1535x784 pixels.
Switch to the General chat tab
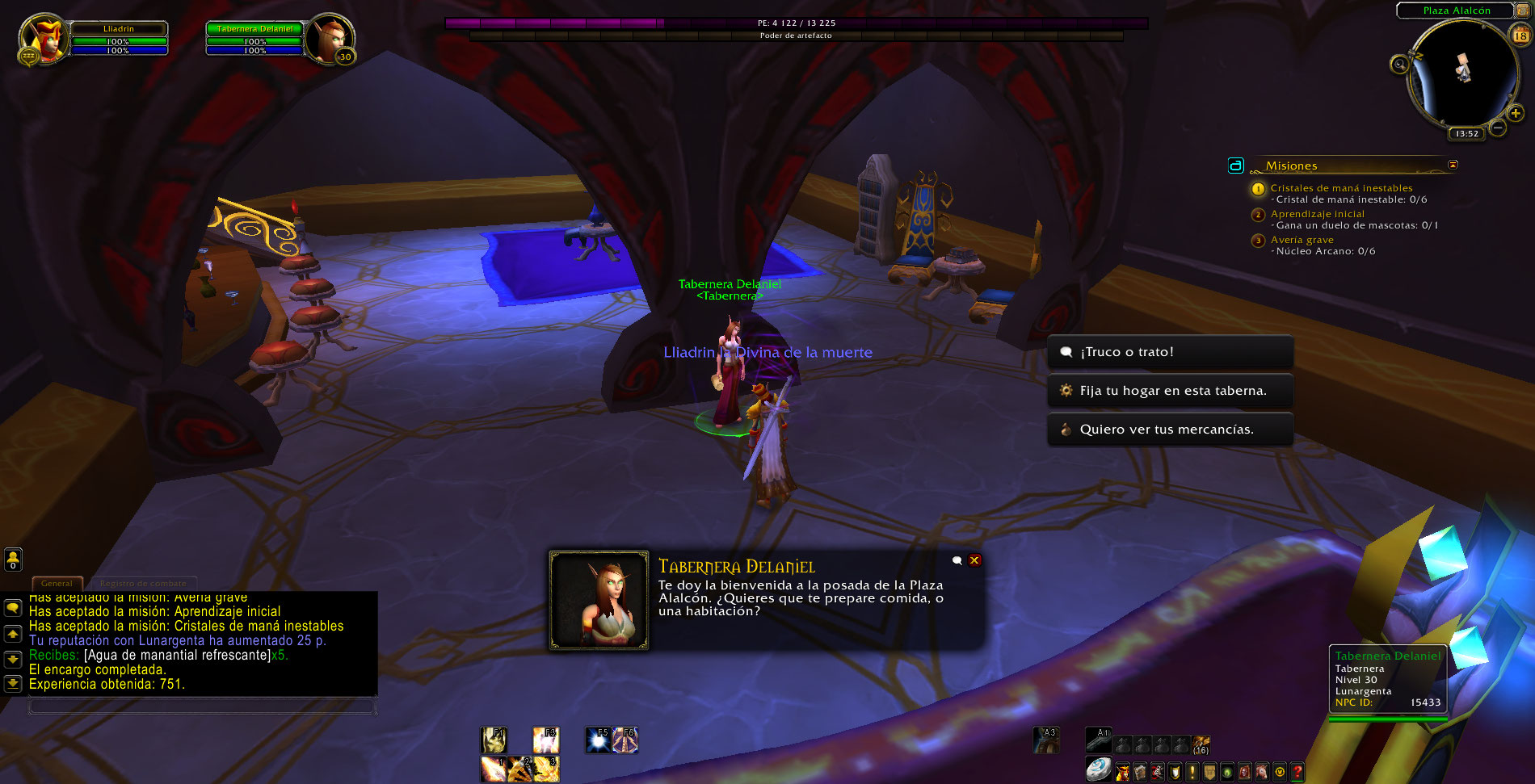[57, 583]
